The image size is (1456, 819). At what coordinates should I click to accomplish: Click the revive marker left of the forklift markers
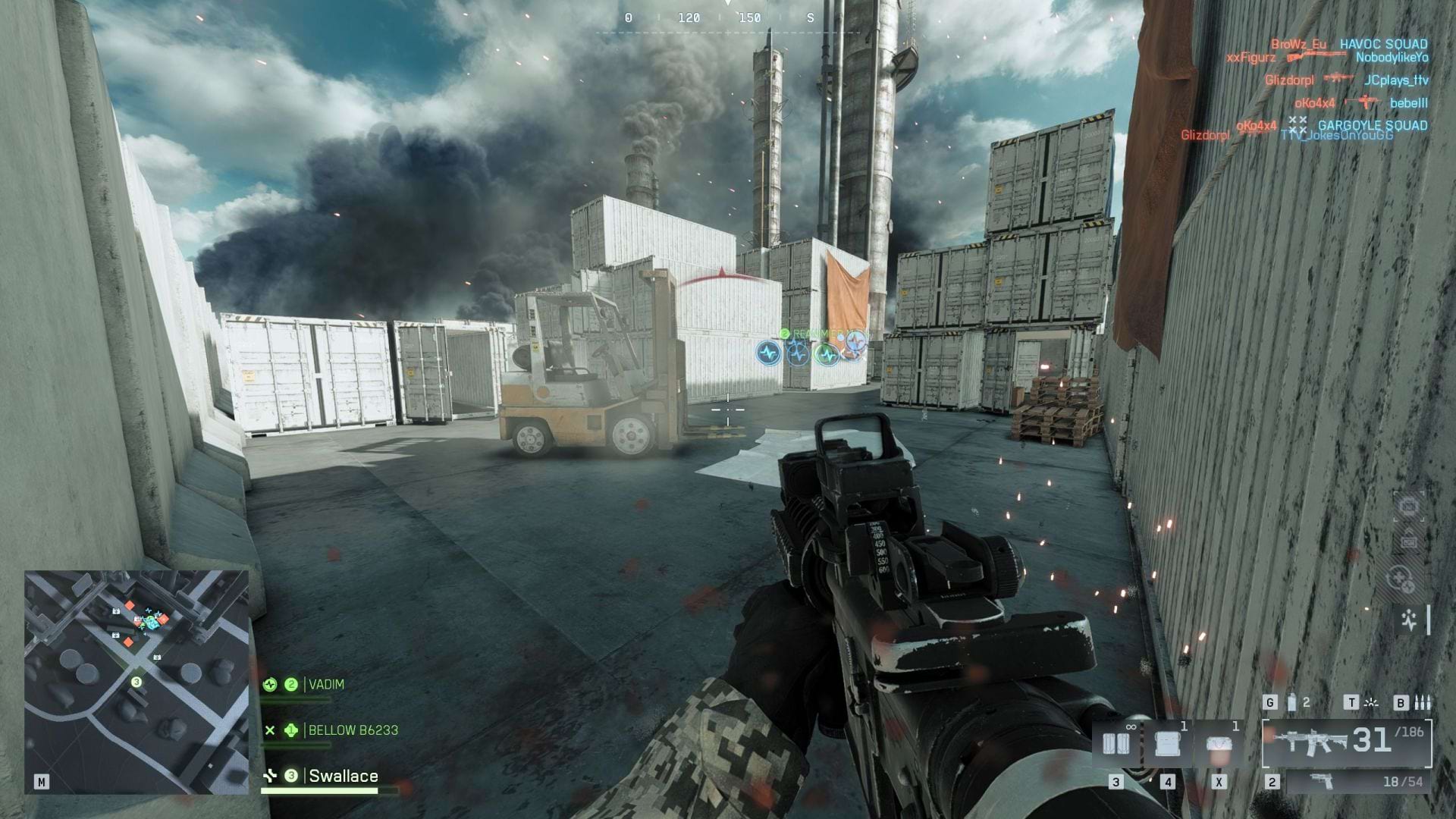(x=768, y=353)
